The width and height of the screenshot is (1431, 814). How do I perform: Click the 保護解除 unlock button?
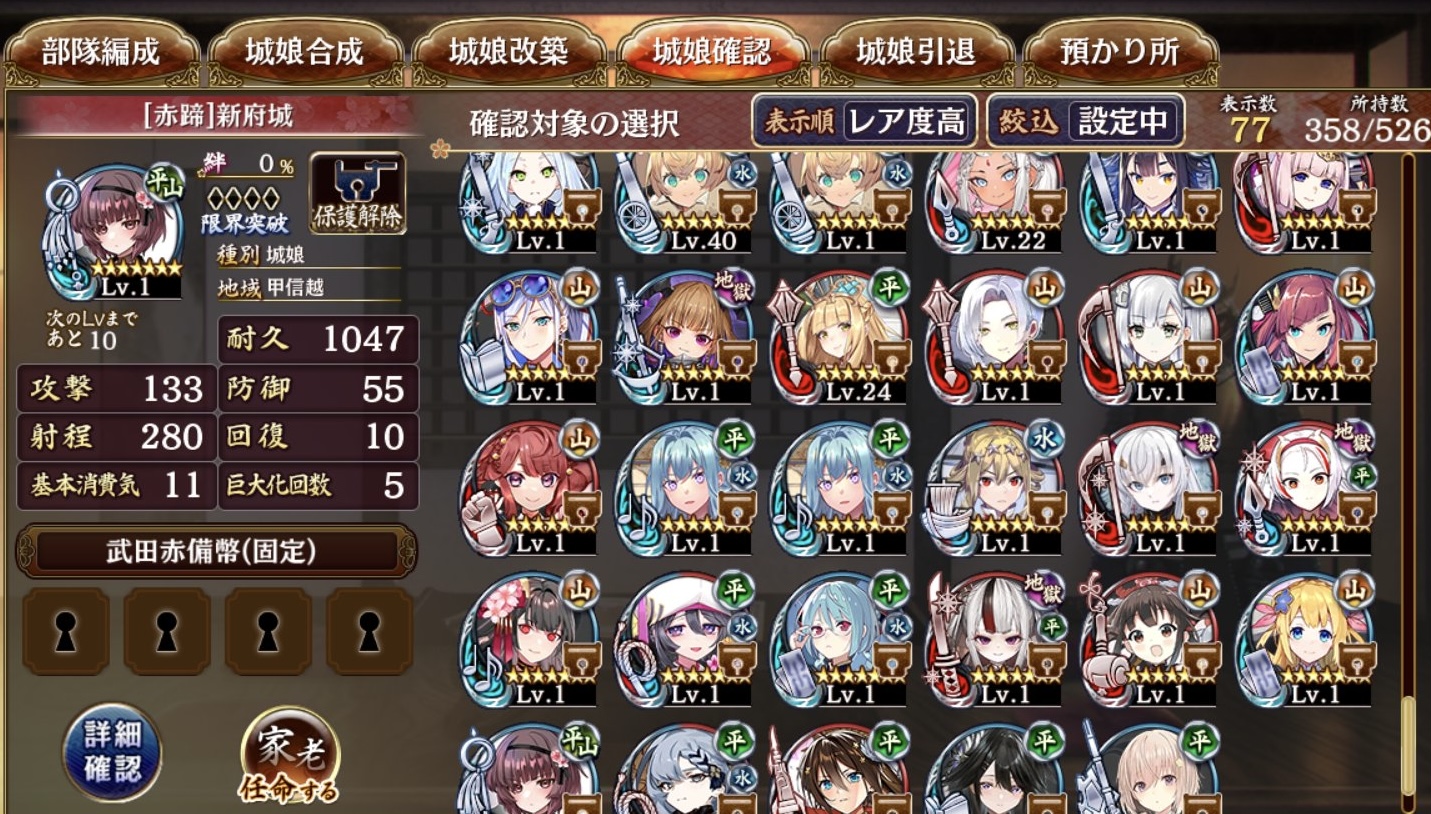pos(357,193)
